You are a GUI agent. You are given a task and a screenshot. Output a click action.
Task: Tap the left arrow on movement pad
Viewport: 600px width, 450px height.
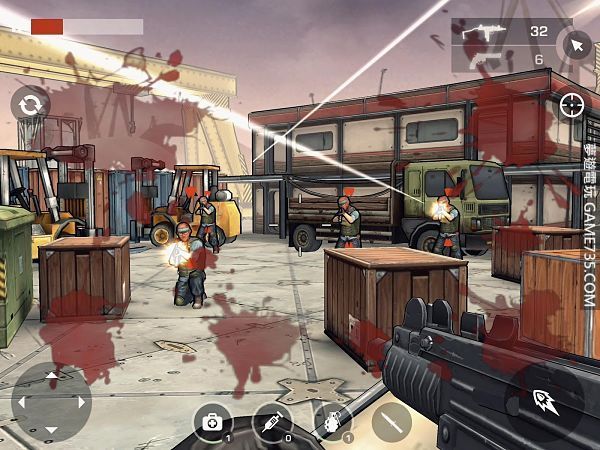coord(22,402)
